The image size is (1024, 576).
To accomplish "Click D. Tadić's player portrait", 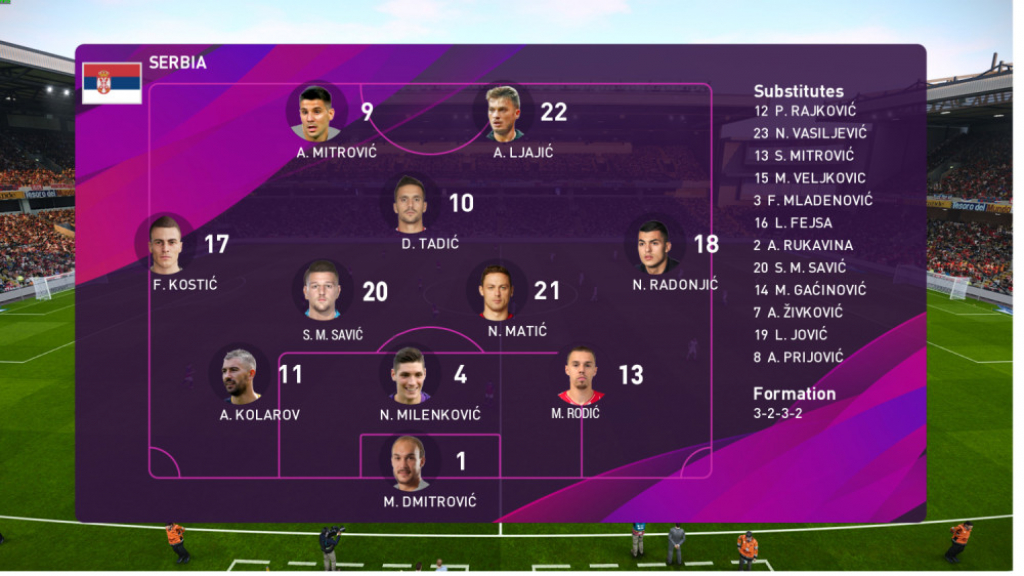I will point(410,203).
